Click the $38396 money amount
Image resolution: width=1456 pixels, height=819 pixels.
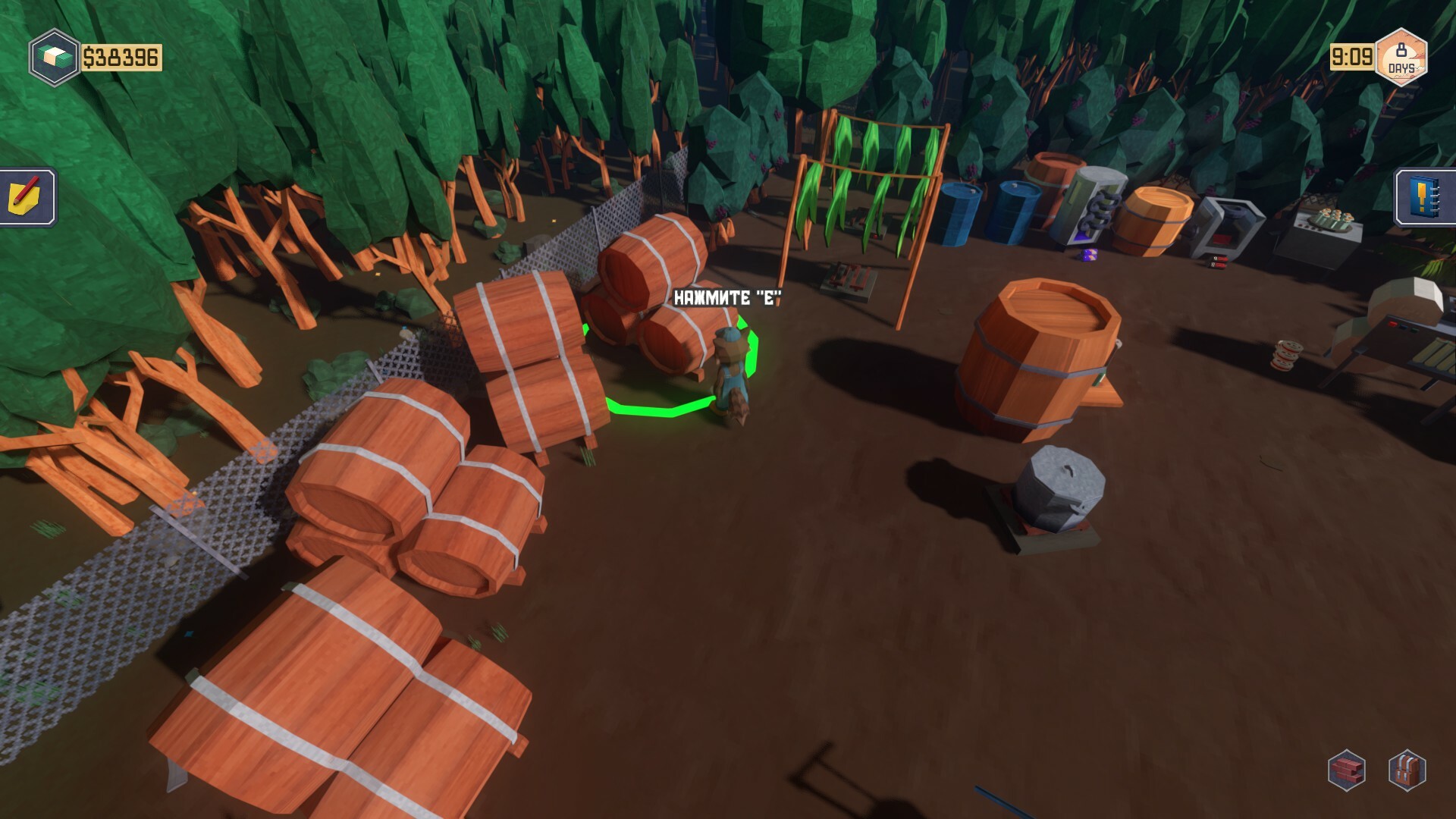click(121, 55)
